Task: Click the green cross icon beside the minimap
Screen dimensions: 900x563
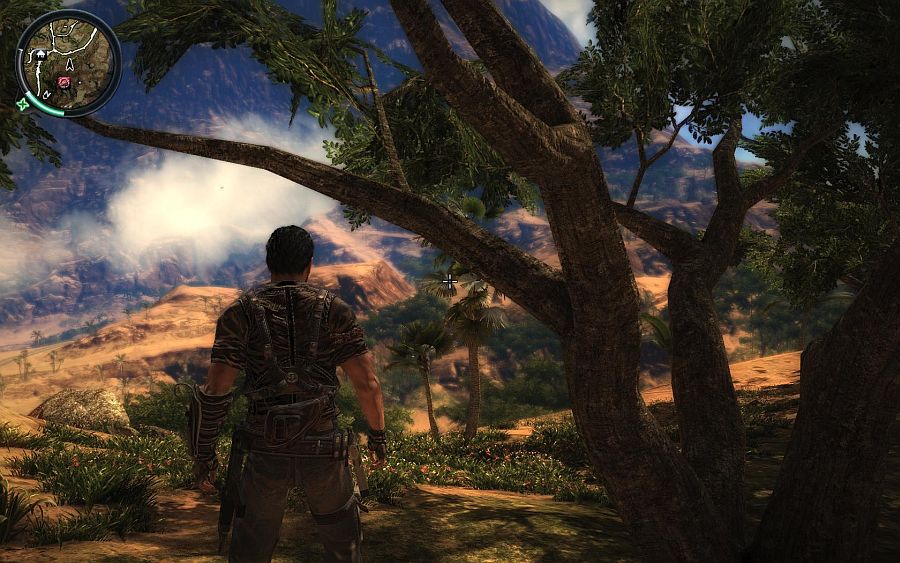Action: (22, 104)
